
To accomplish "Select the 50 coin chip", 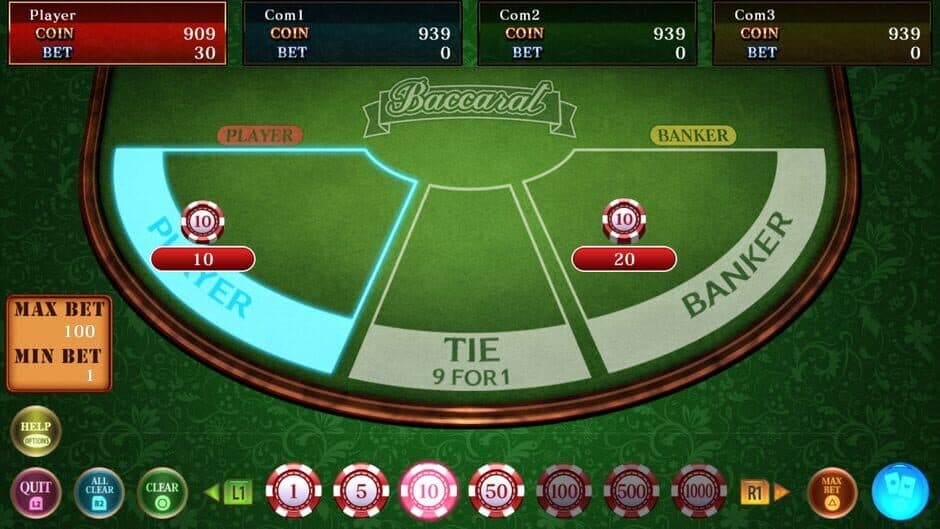I will pos(496,491).
